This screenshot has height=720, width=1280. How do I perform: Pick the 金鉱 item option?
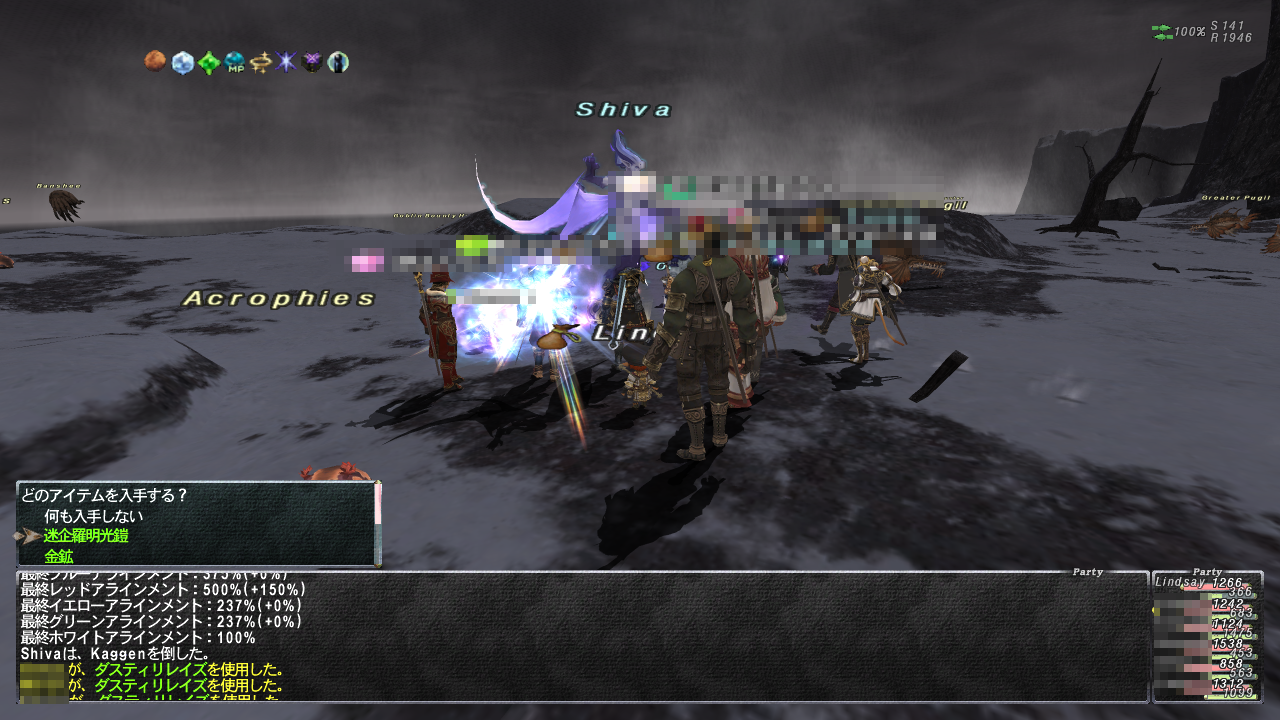tap(59, 556)
